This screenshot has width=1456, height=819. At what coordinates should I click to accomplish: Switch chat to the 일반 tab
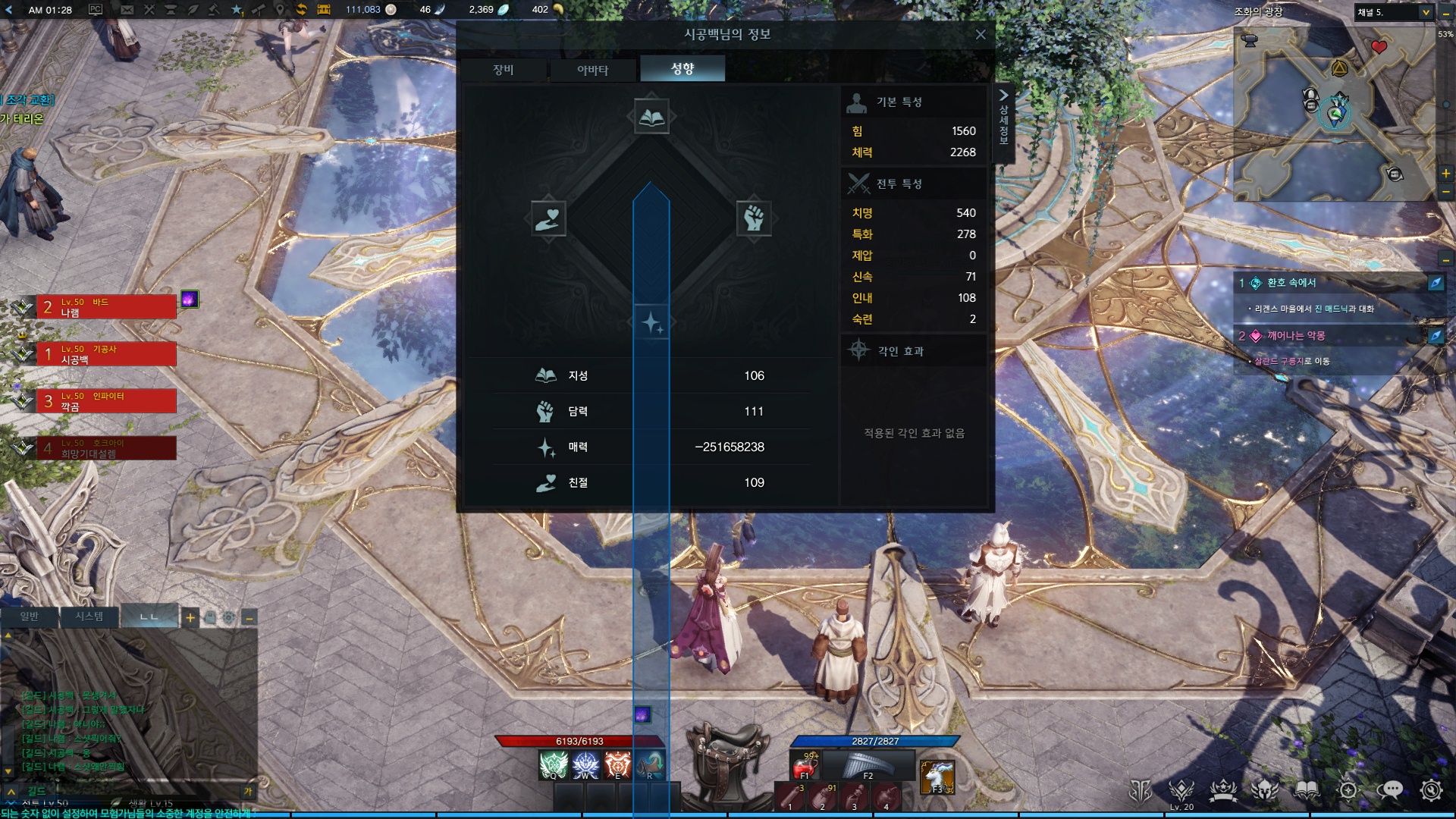click(30, 617)
